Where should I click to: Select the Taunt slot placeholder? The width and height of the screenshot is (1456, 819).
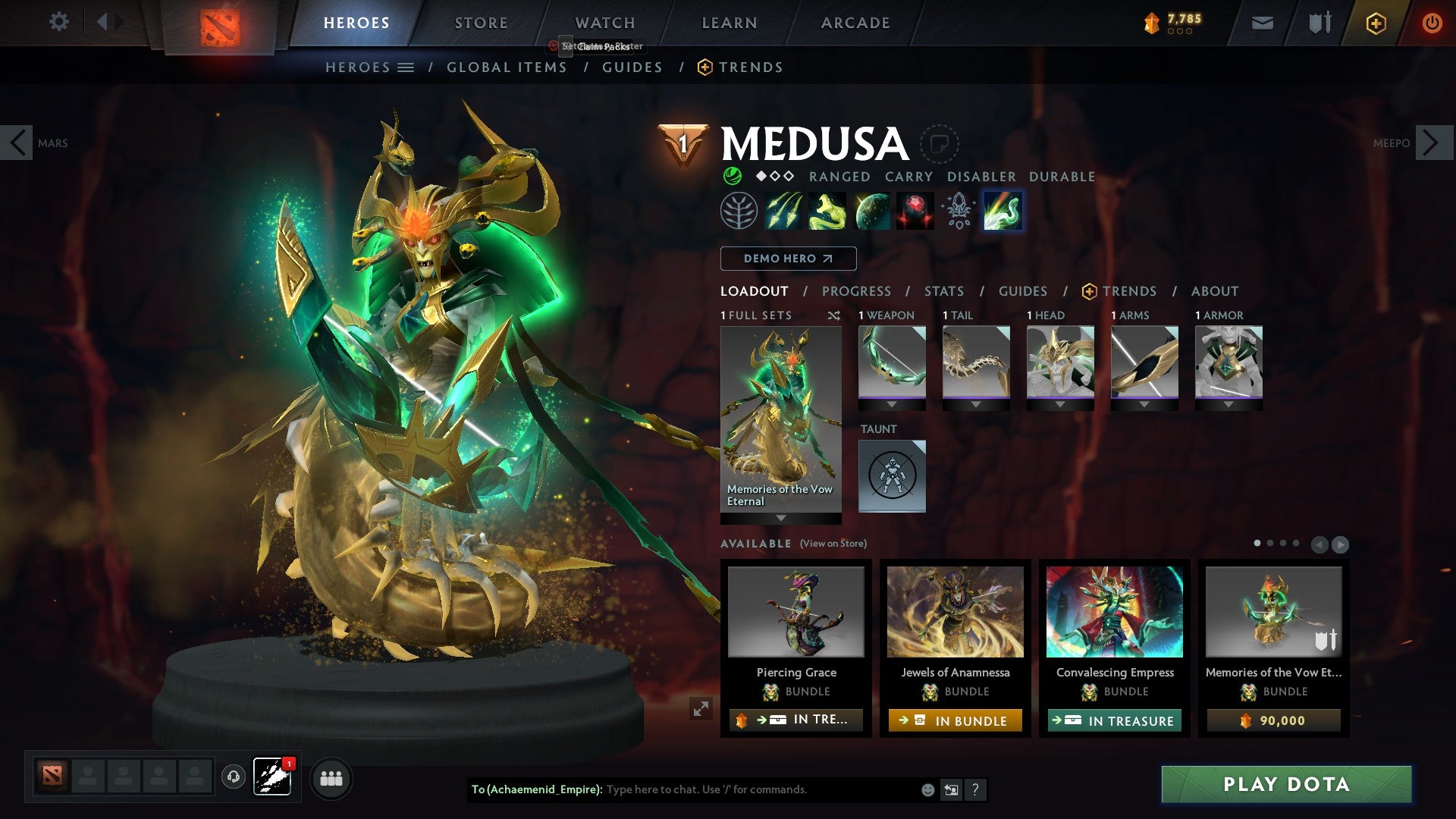(892, 475)
